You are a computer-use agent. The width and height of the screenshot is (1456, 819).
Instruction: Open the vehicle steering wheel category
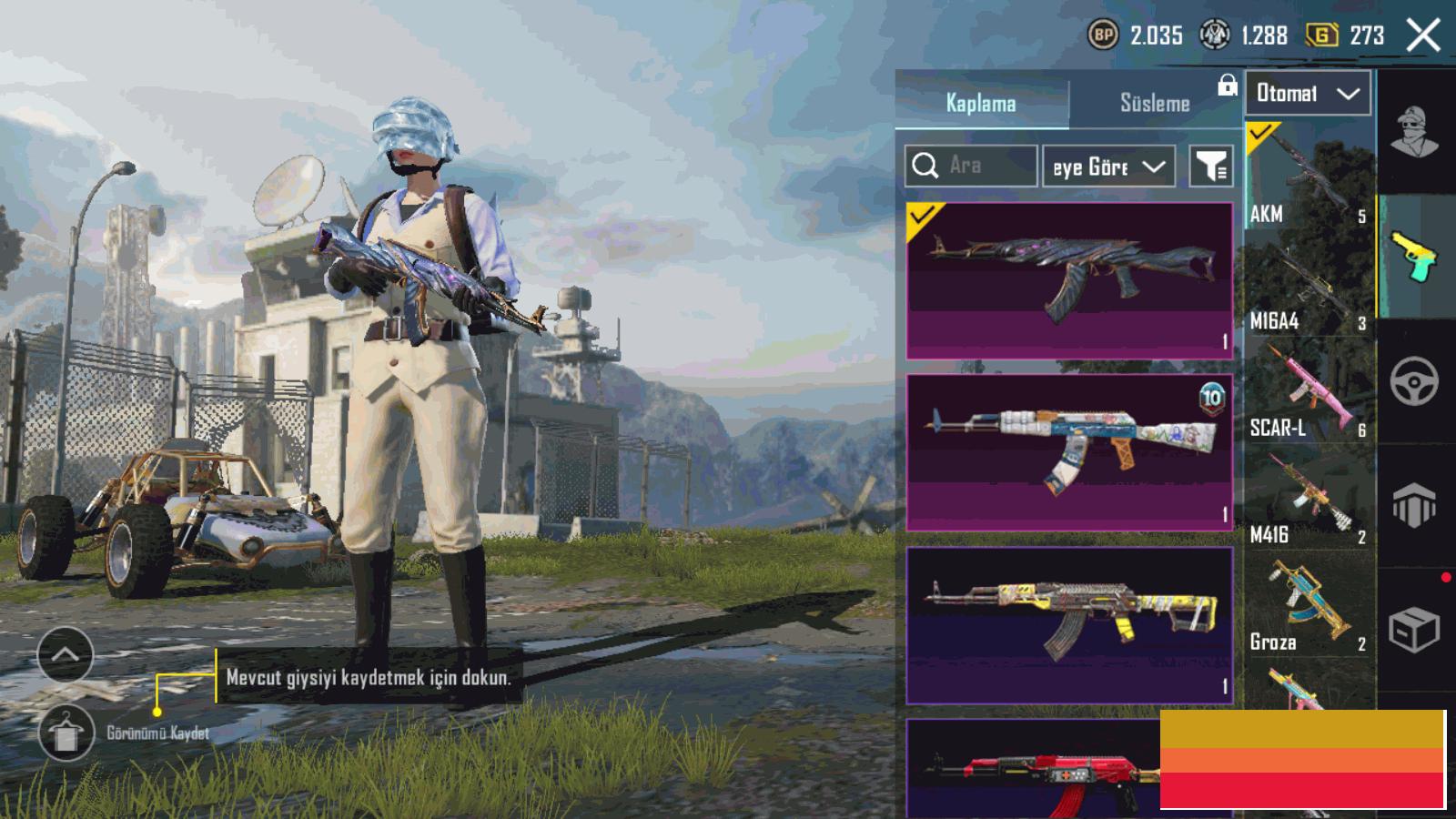[1414, 381]
